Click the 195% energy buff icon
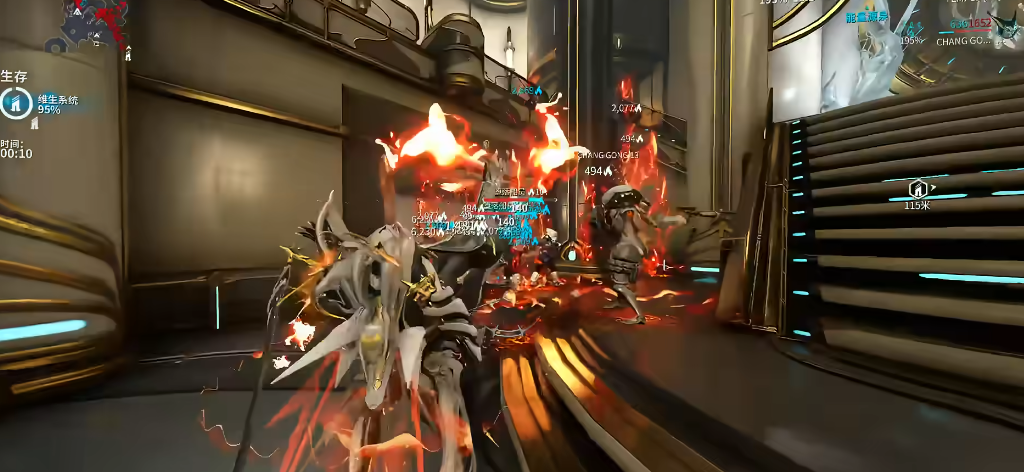The image size is (1024, 472). [911, 29]
